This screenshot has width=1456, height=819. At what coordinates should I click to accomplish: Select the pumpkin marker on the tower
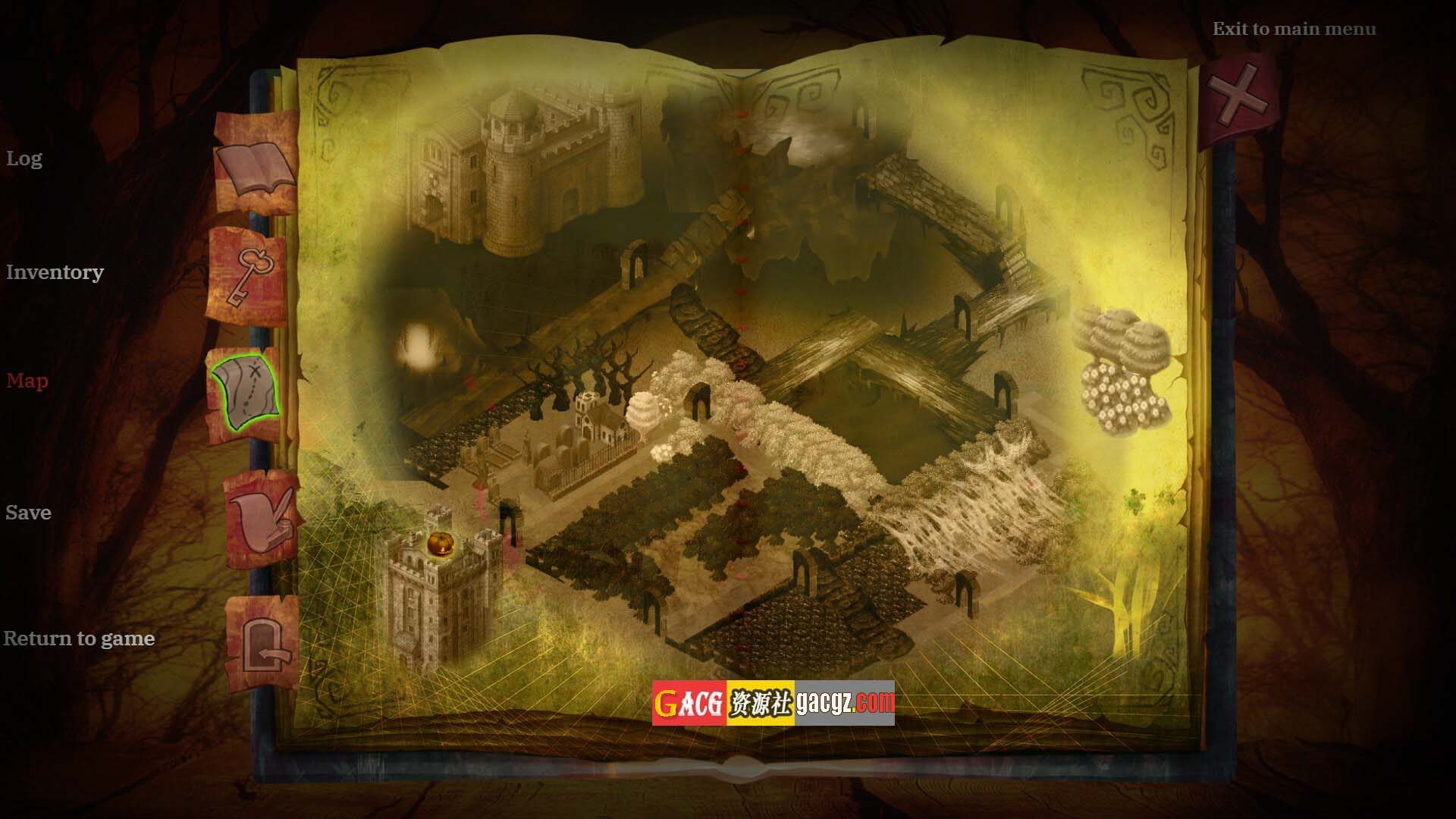(440, 543)
